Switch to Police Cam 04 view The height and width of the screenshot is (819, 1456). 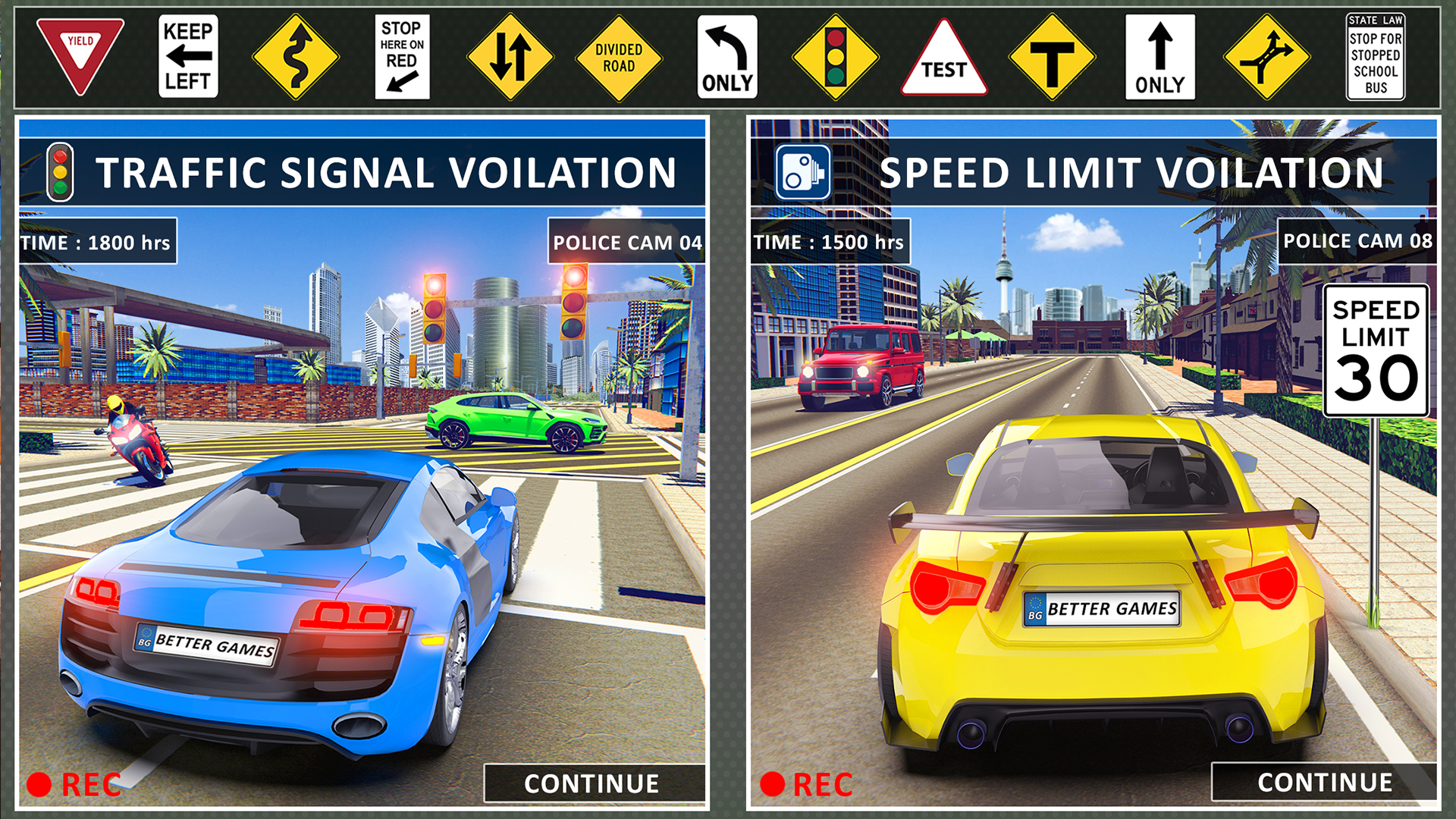point(628,243)
